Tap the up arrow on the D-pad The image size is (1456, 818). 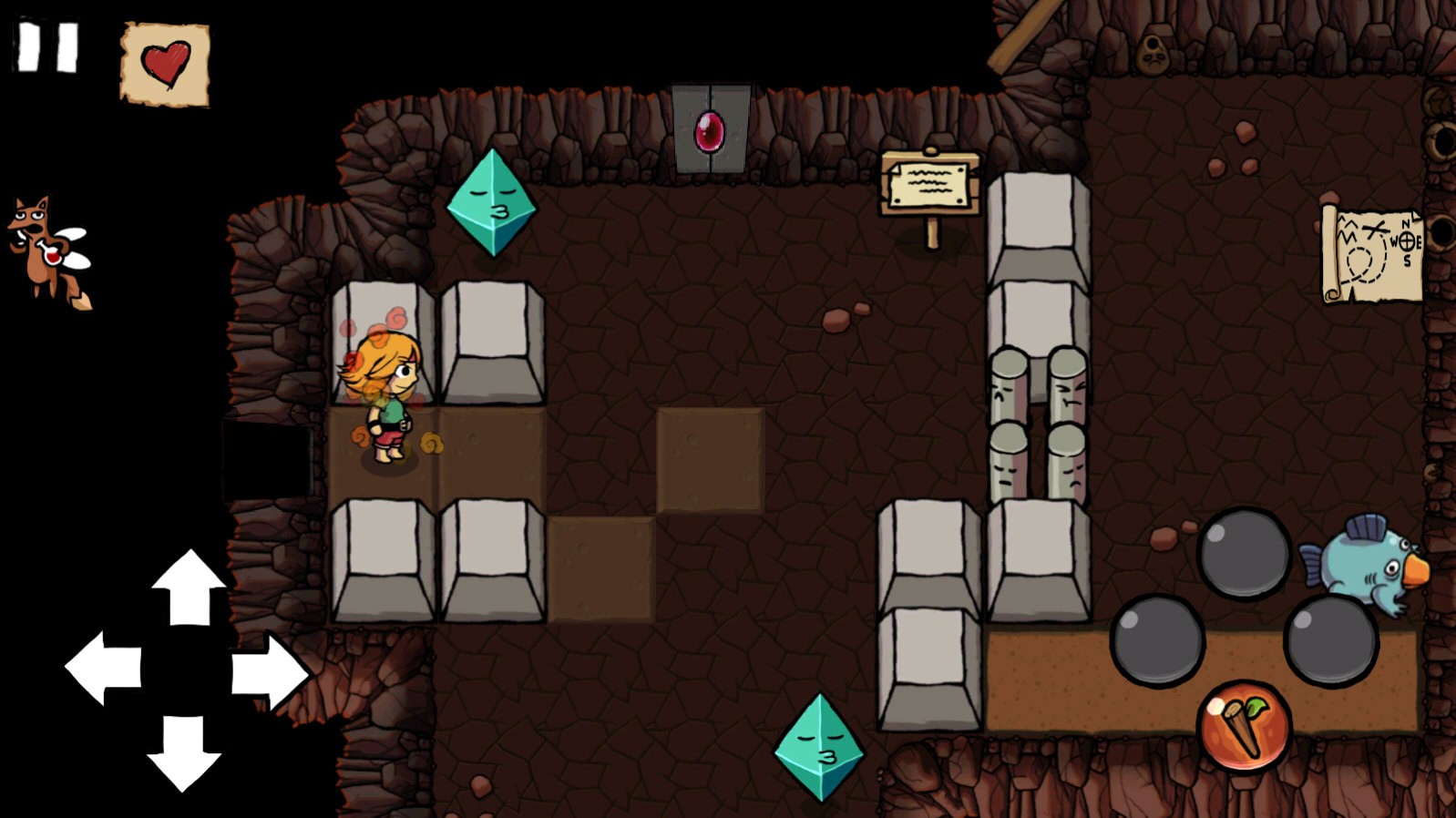(189, 588)
